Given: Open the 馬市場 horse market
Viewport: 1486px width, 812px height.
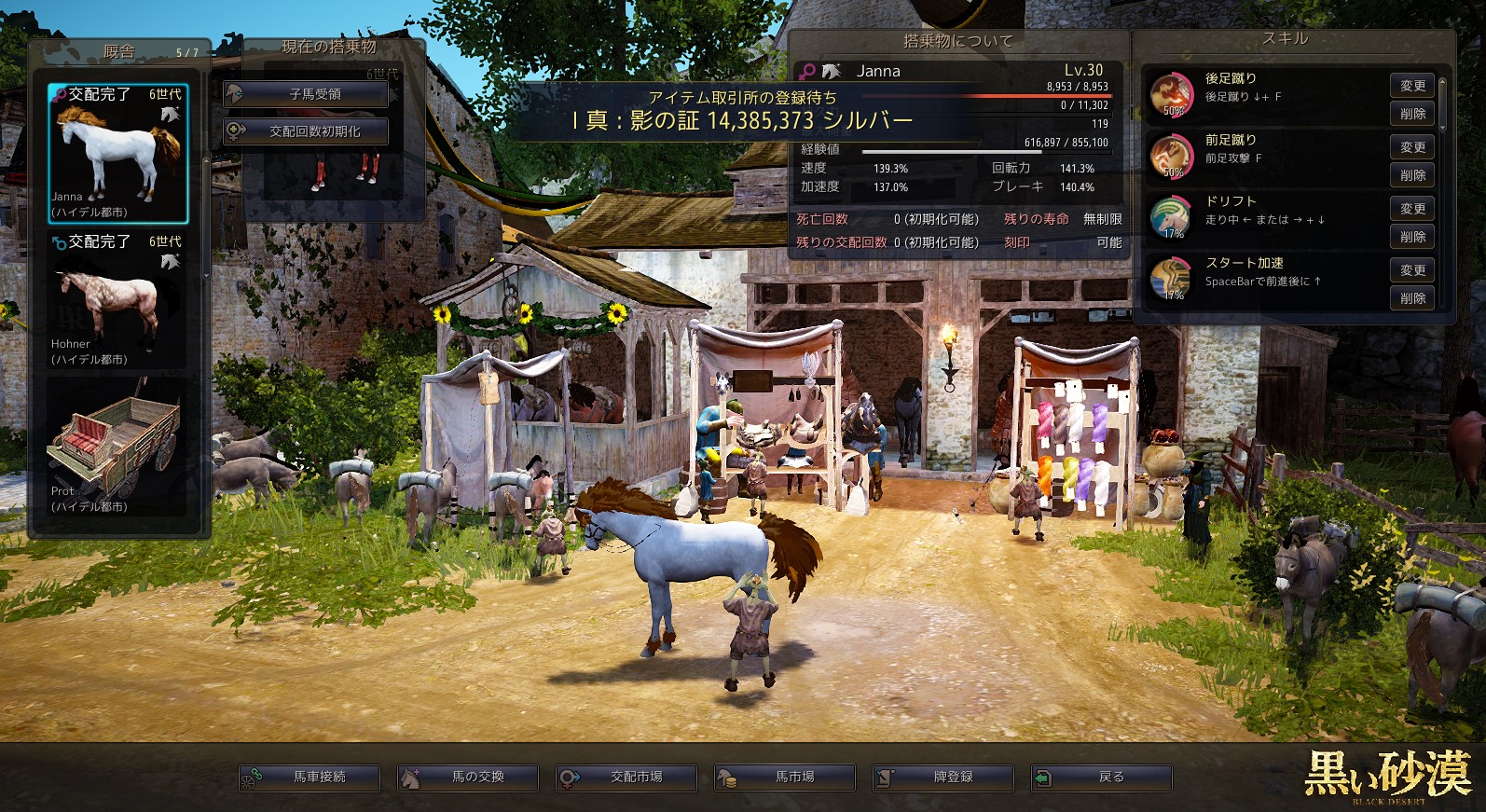Looking at the screenshot, I should (785, 778).
